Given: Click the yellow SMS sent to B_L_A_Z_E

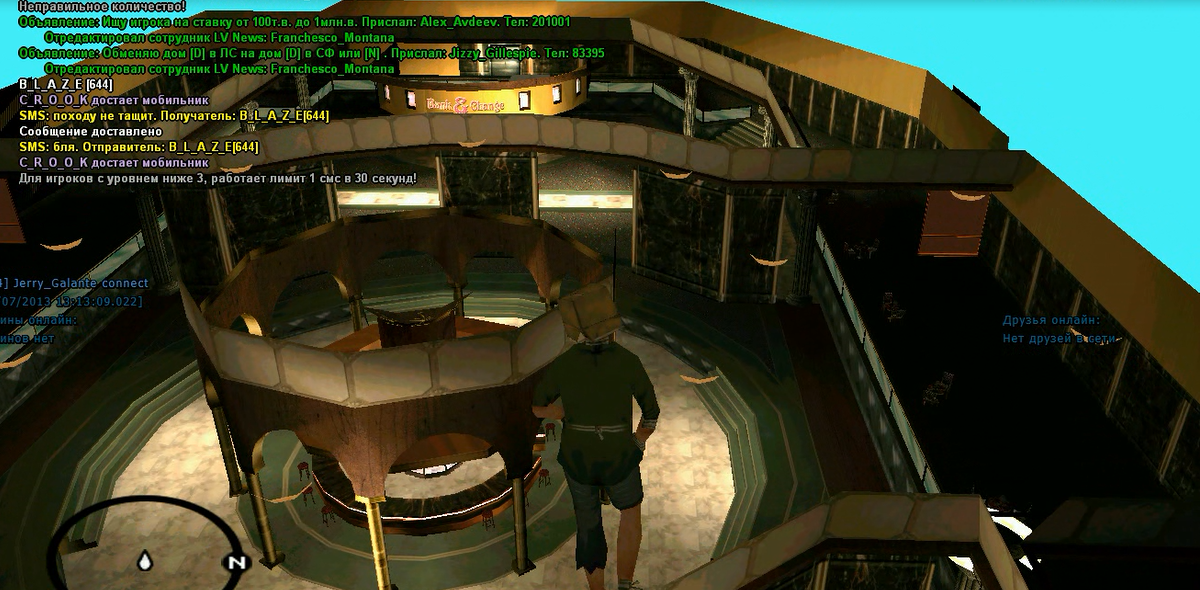Looking at the screenshot, I should click(174, 116).
